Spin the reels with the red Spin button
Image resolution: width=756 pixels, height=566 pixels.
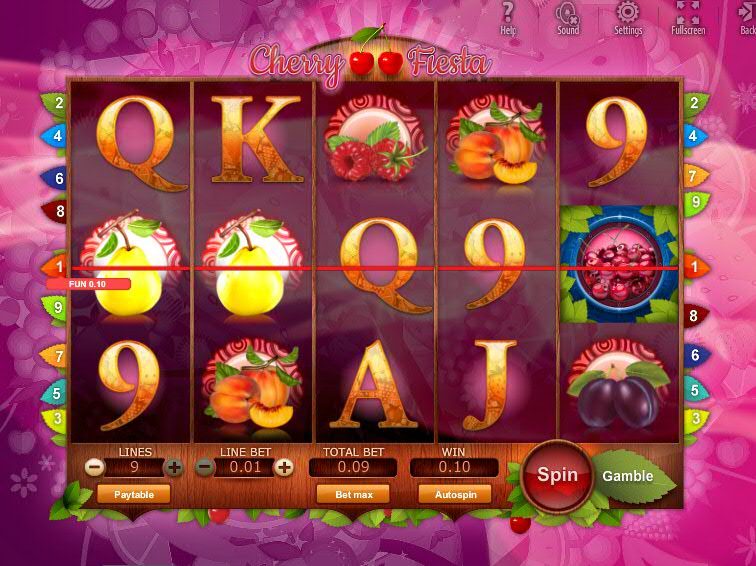click(557, 475)
